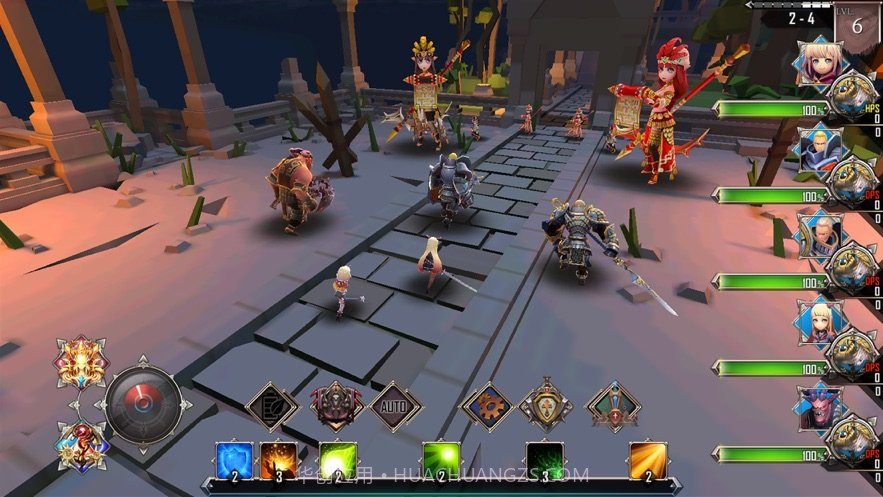
Task: Click the teal banner diamond icon
Action: click(613, 406)
